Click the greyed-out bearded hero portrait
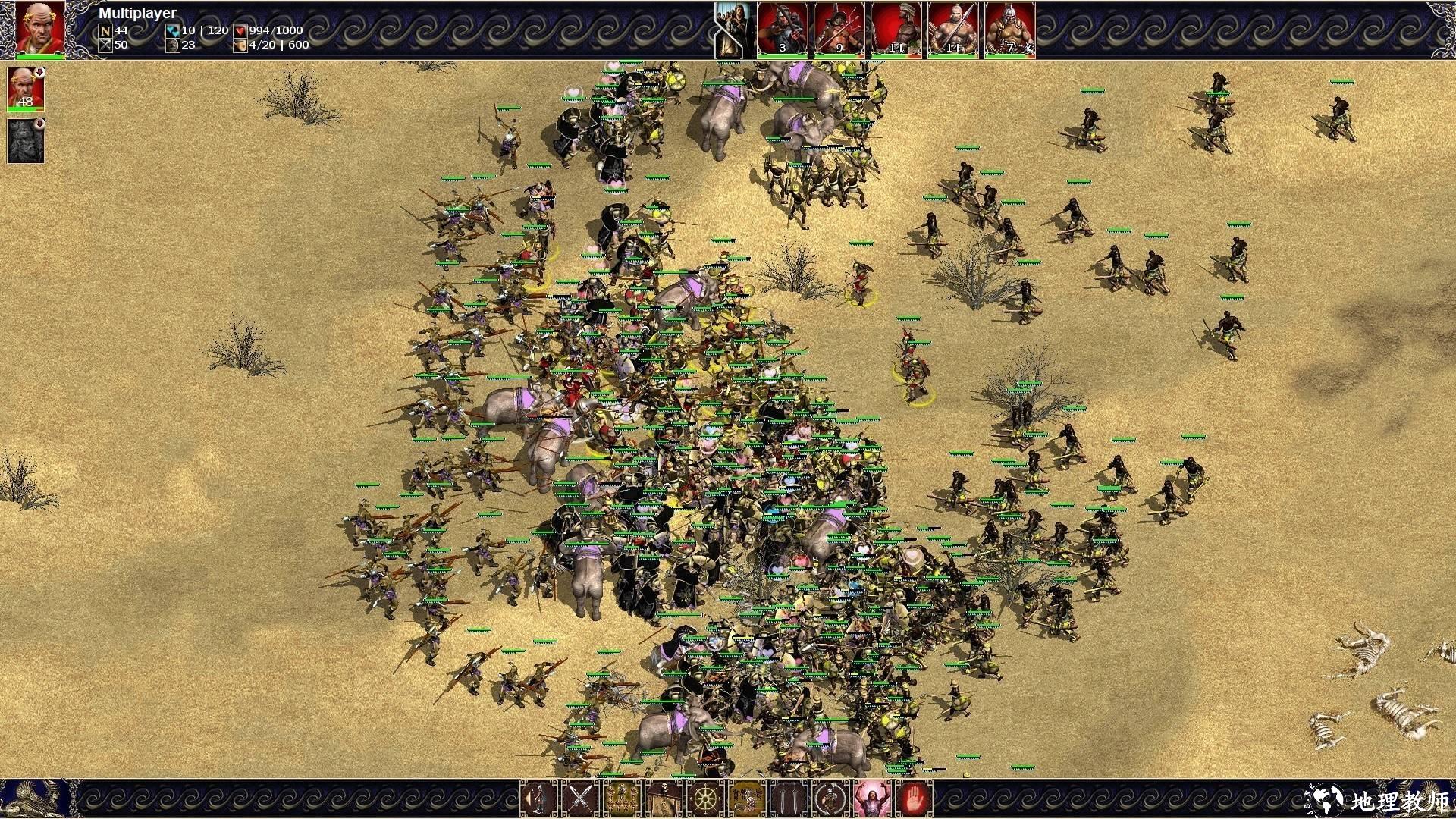The height and width of the screenshot is (819, 1456). coord(26,141)
